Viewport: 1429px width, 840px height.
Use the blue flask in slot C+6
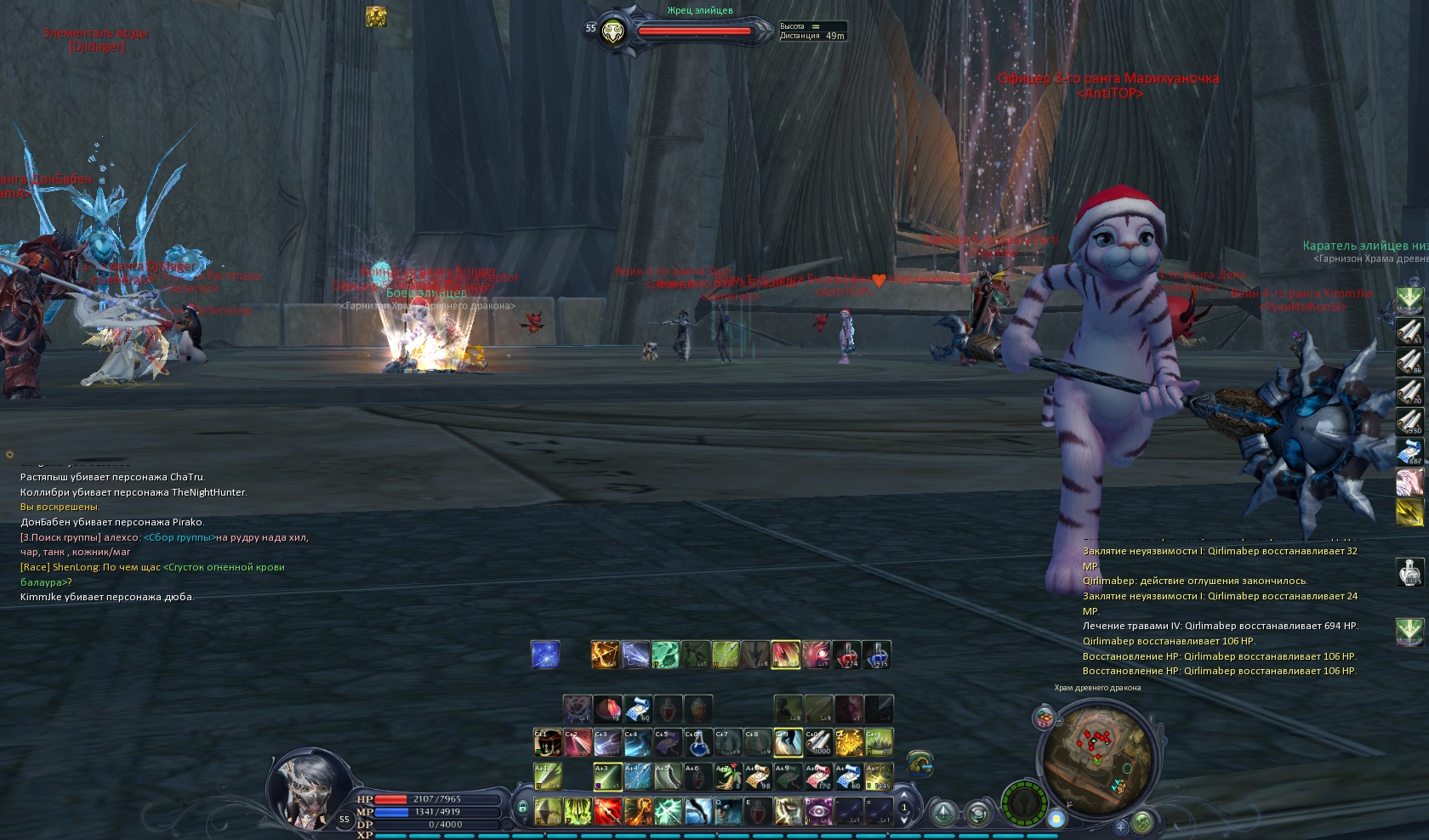coord(697,743)
